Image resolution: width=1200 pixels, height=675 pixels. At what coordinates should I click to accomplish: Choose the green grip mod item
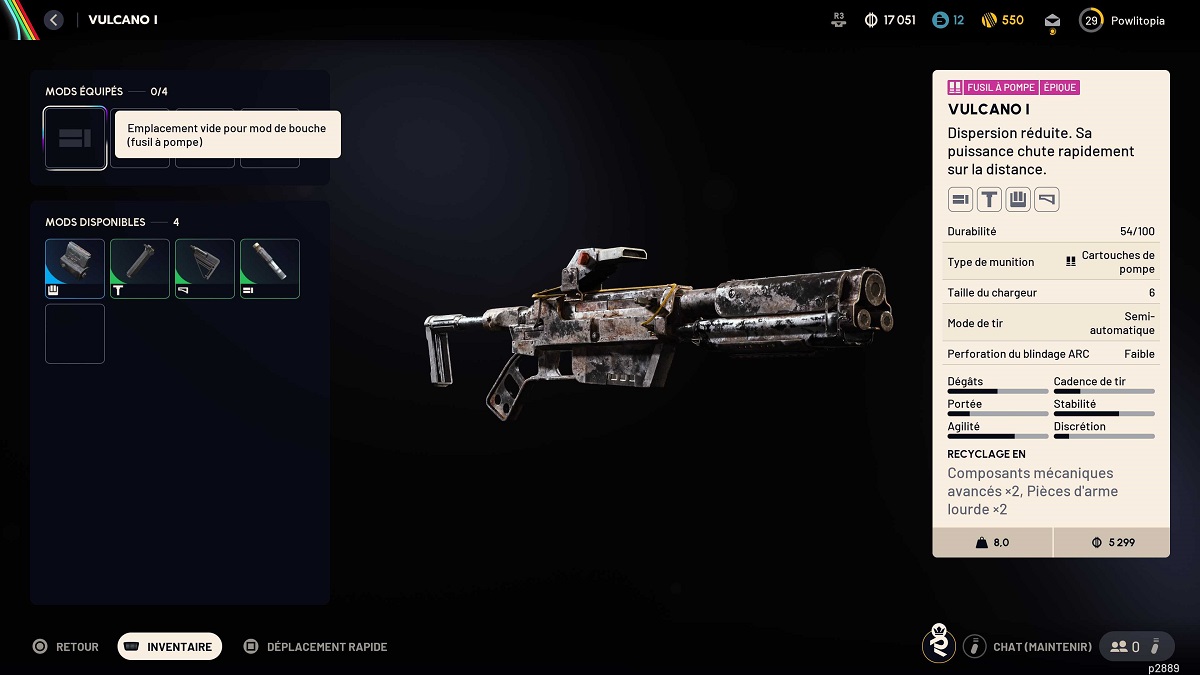click(x=140, y=268)
